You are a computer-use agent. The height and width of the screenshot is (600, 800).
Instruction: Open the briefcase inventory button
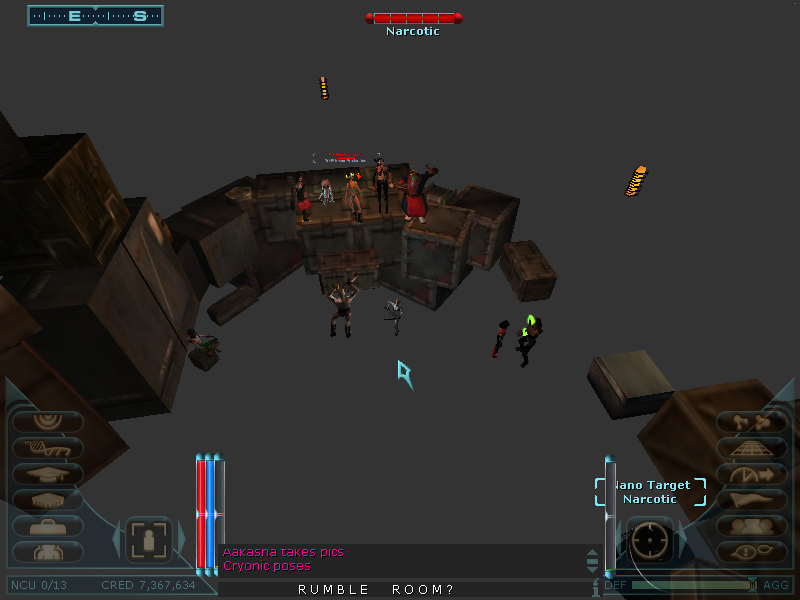pos(47,526)
